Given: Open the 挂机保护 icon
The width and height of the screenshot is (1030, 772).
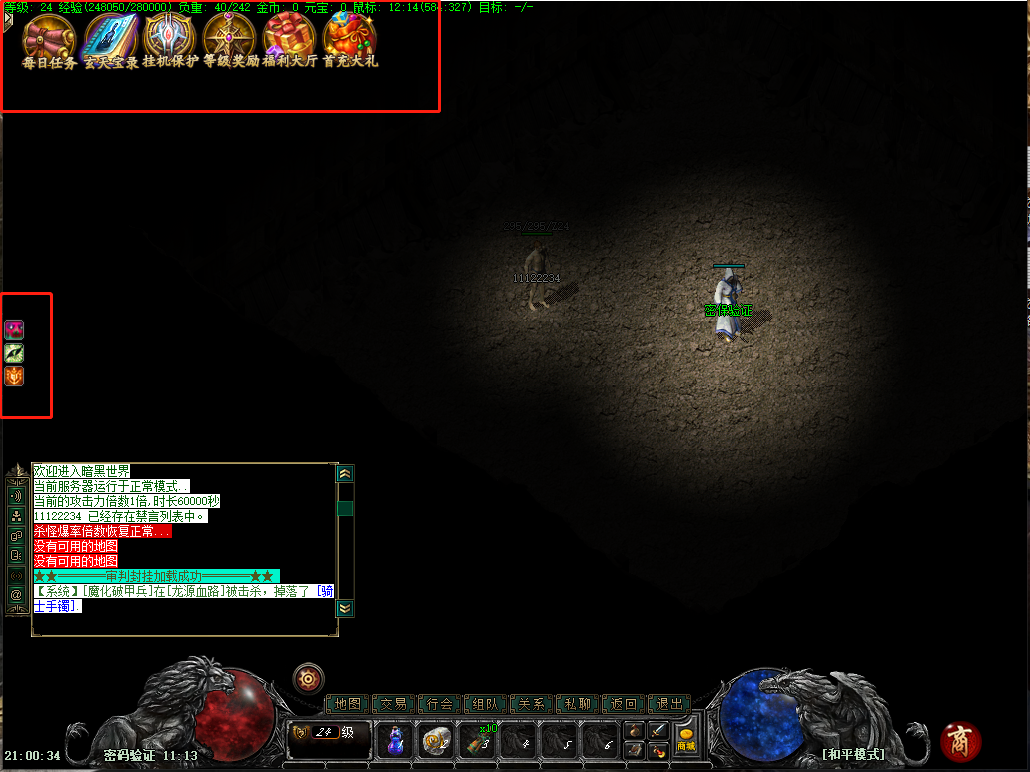Looking at the screenshot, I should pos(170,38).
